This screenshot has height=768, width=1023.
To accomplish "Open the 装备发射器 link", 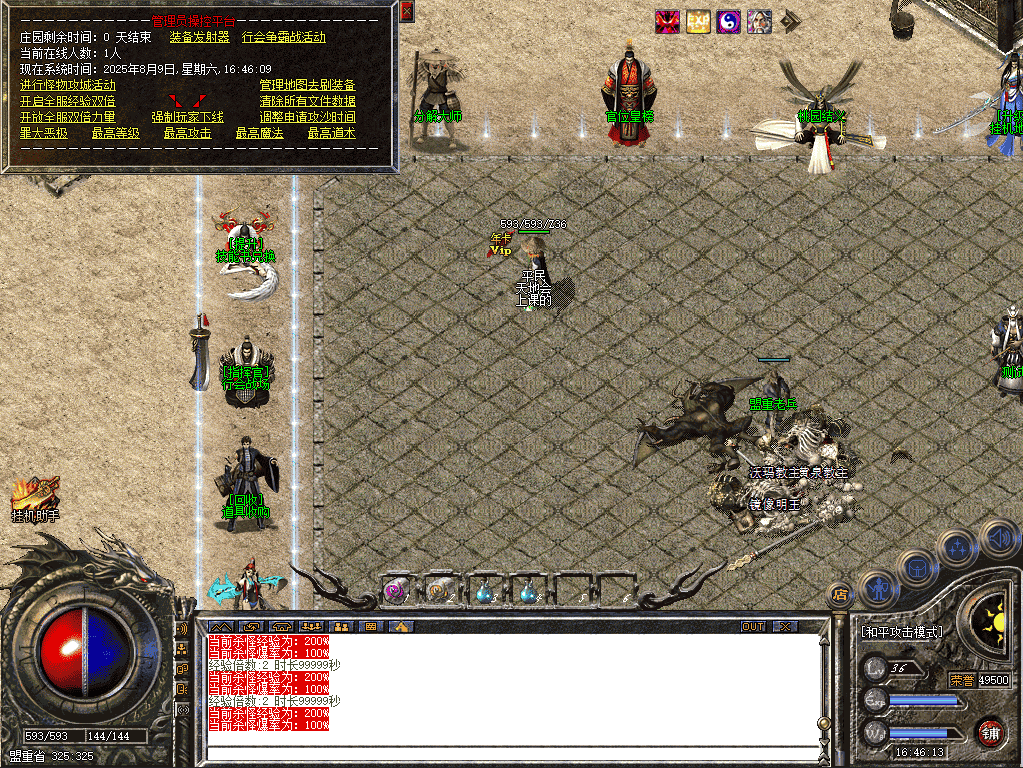I will 199,37.
